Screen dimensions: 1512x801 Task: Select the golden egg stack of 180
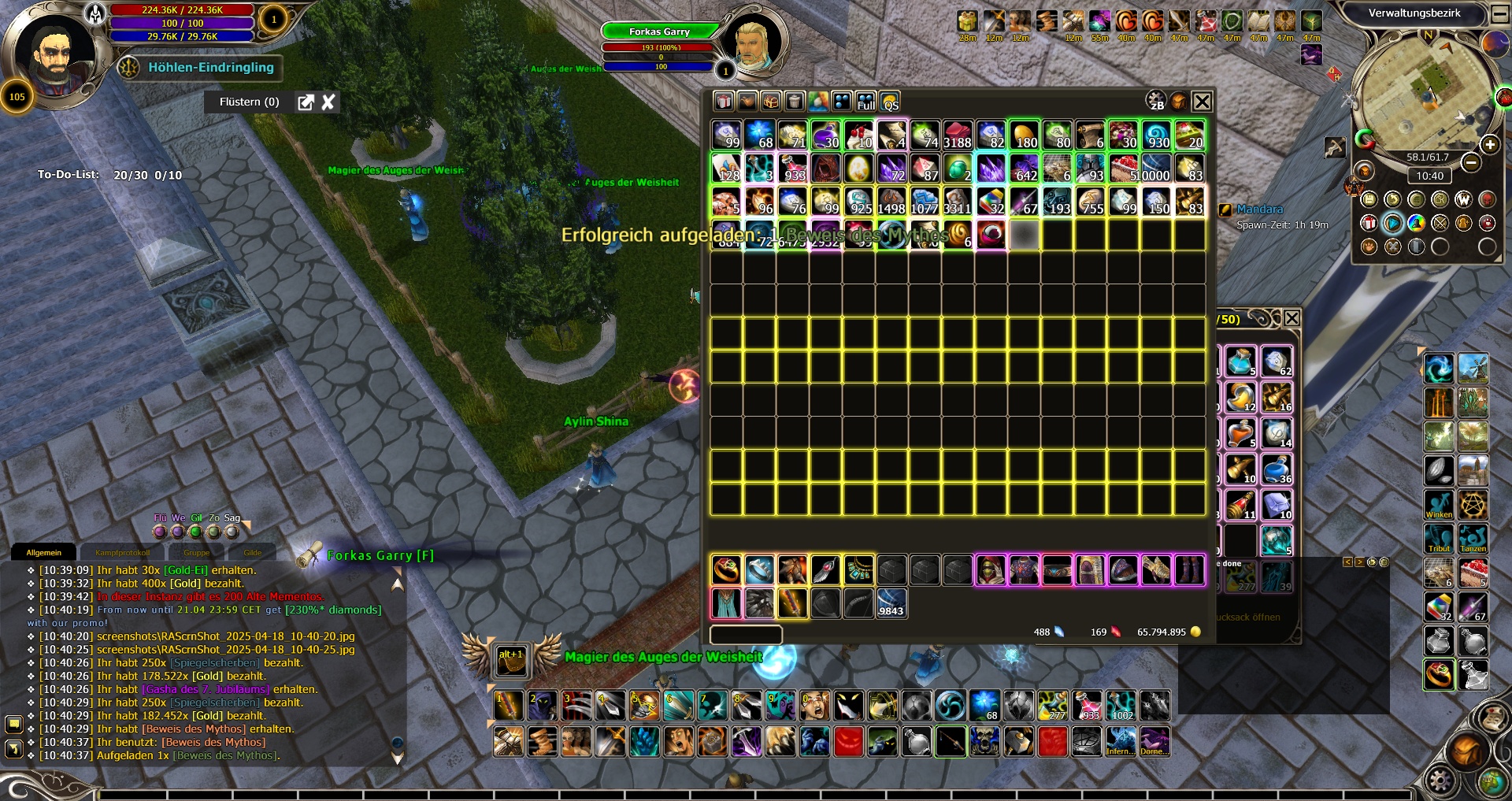tap(1024, 135)
